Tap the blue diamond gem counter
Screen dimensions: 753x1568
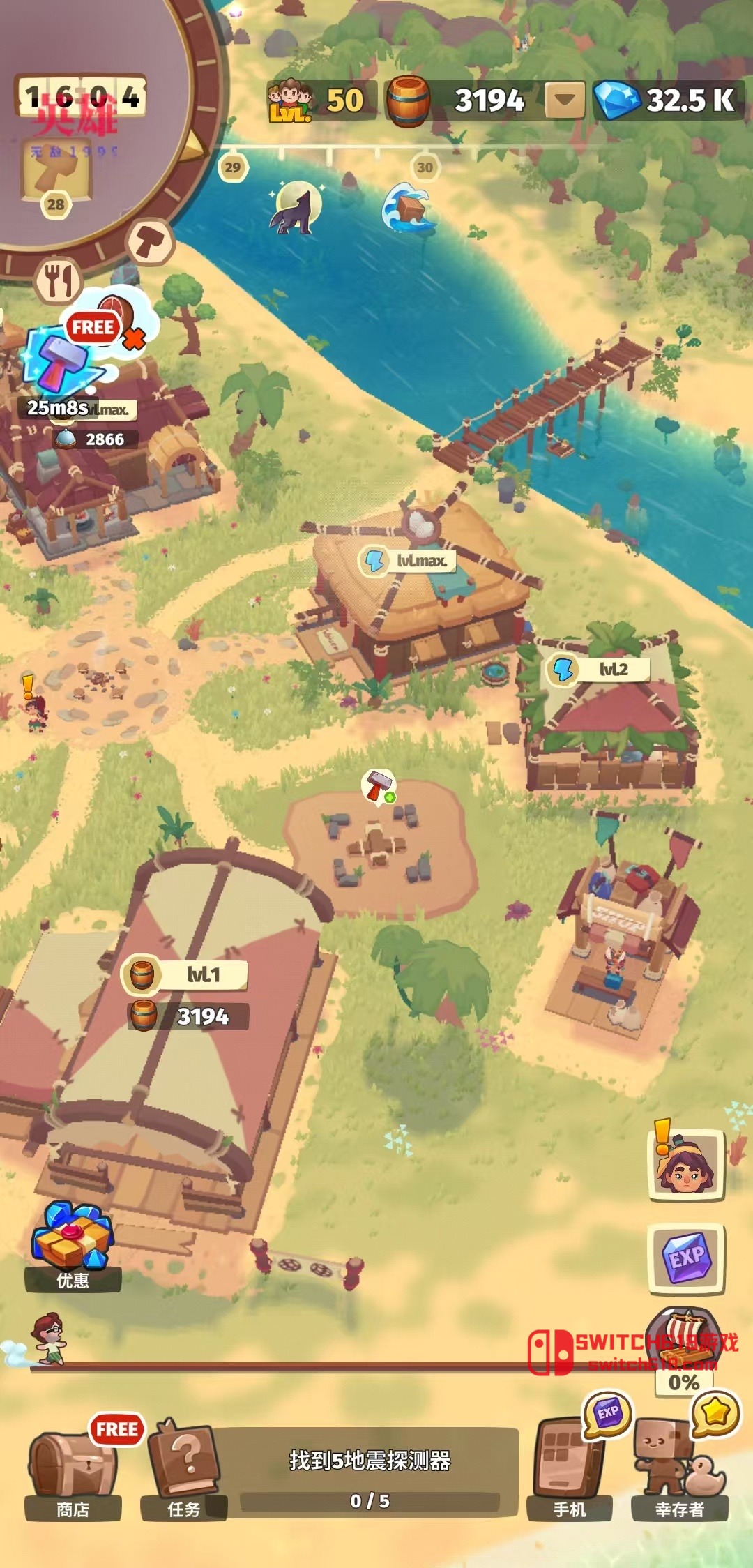point(668,100)
